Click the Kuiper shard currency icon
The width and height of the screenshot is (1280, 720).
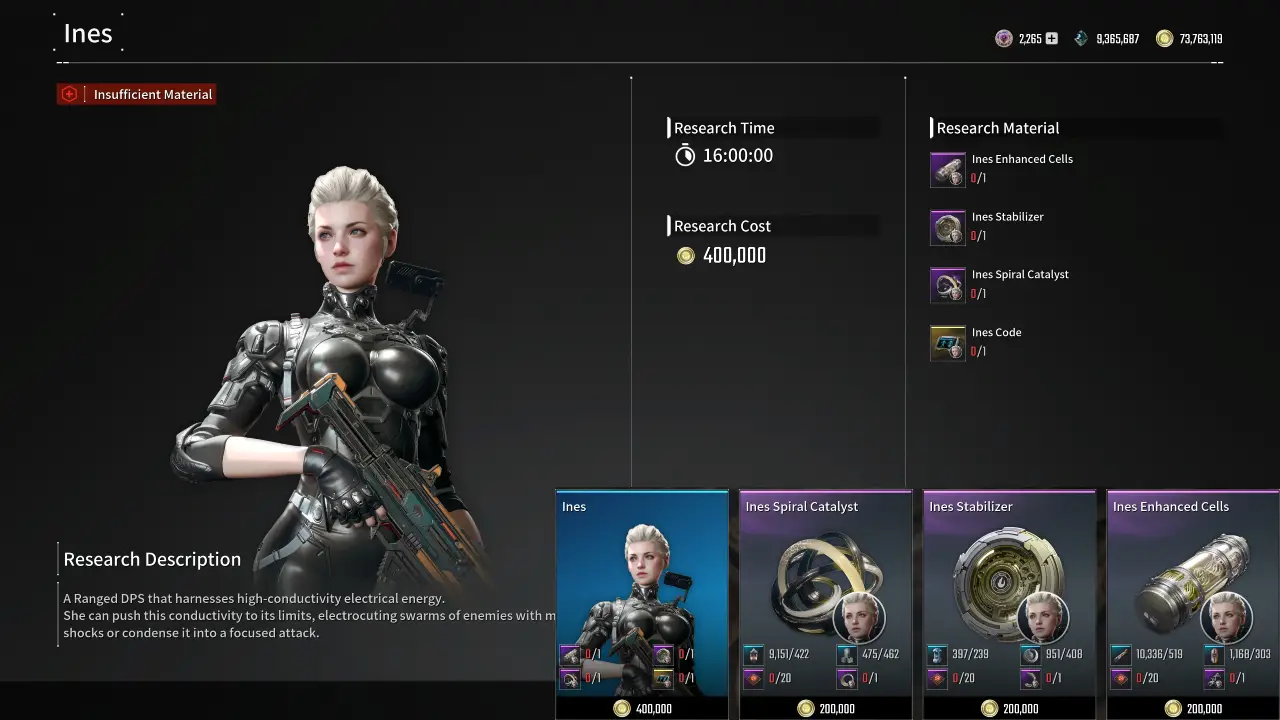pos(1080,38)
